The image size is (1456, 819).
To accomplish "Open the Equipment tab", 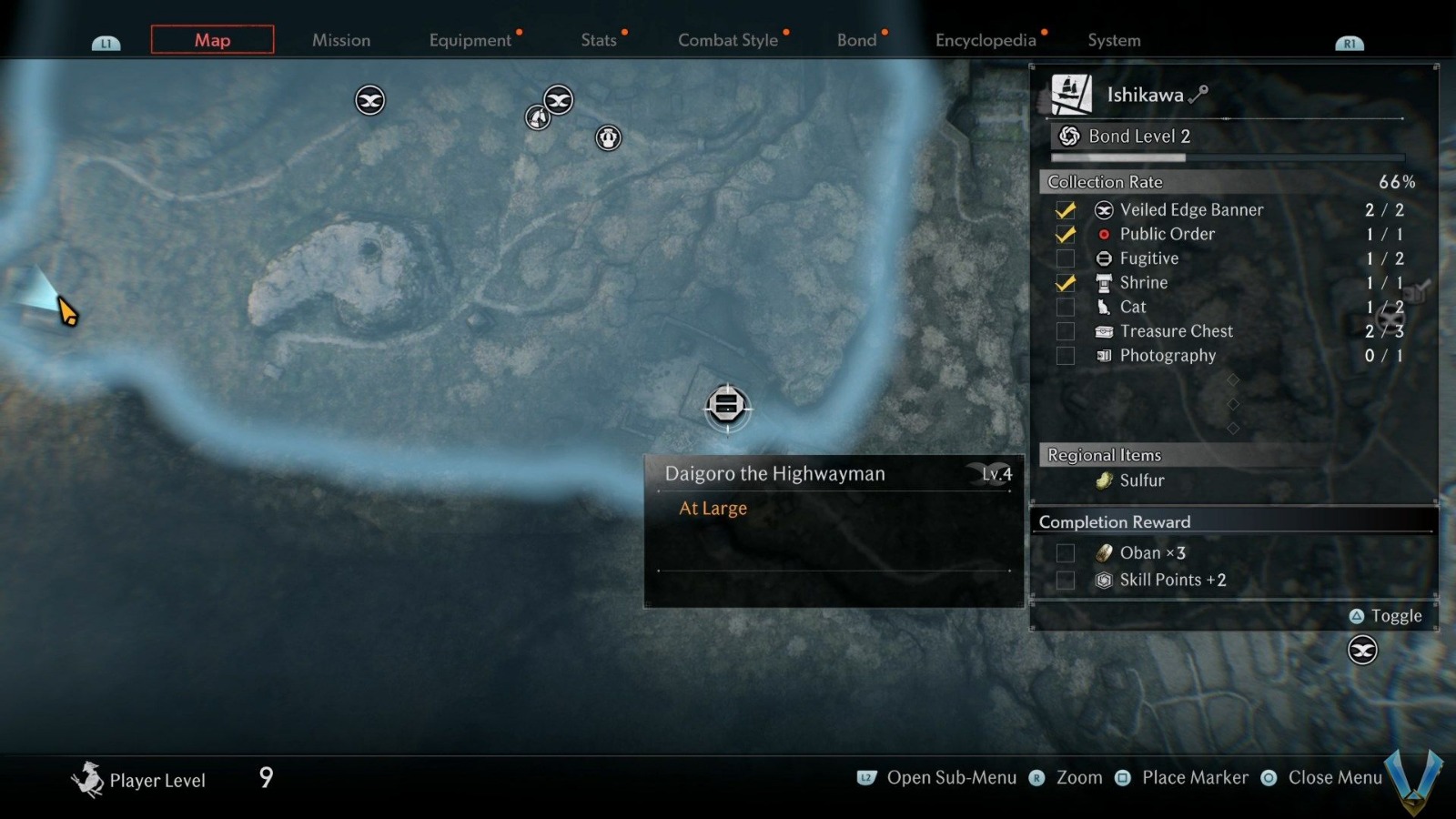I will 470,40.
